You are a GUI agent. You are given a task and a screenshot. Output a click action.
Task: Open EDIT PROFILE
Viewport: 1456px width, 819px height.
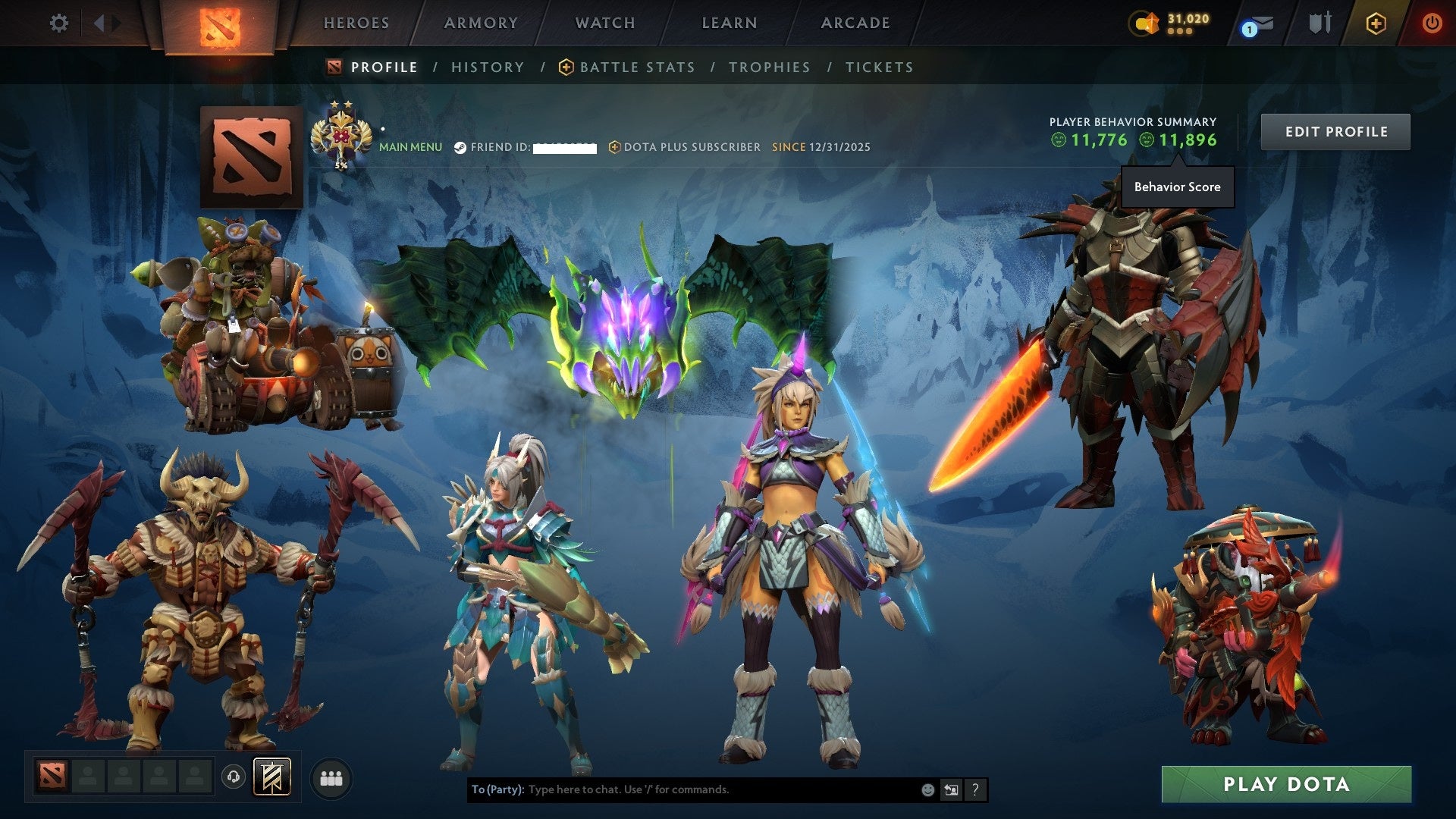[1335, 131]
